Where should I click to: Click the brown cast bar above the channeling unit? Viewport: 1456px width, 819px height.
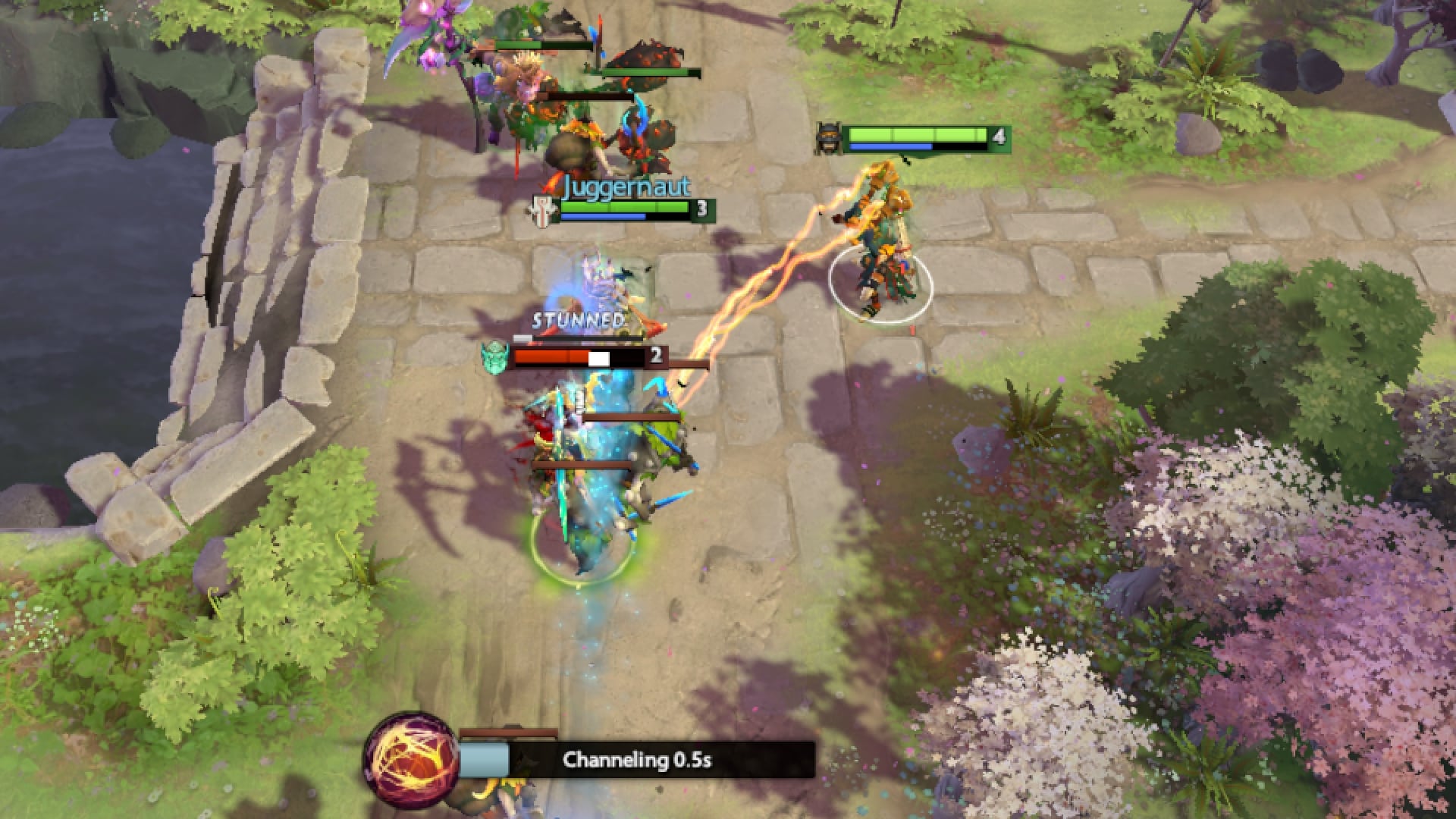(x=507, y=732)
